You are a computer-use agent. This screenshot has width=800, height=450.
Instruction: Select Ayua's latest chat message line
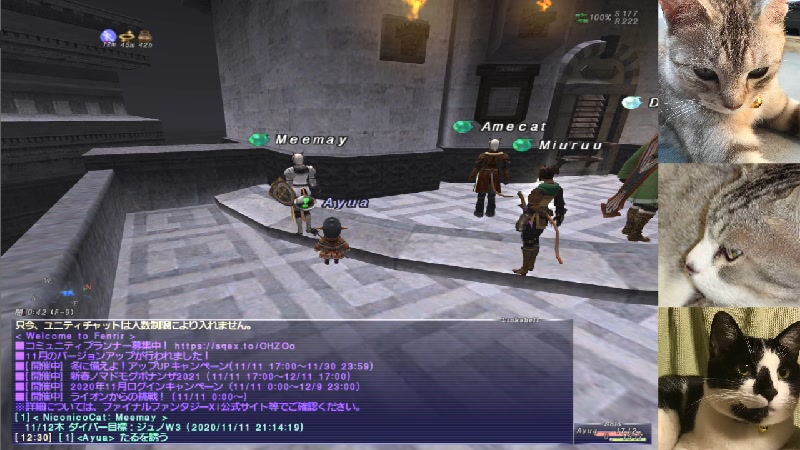coord(108,437)
